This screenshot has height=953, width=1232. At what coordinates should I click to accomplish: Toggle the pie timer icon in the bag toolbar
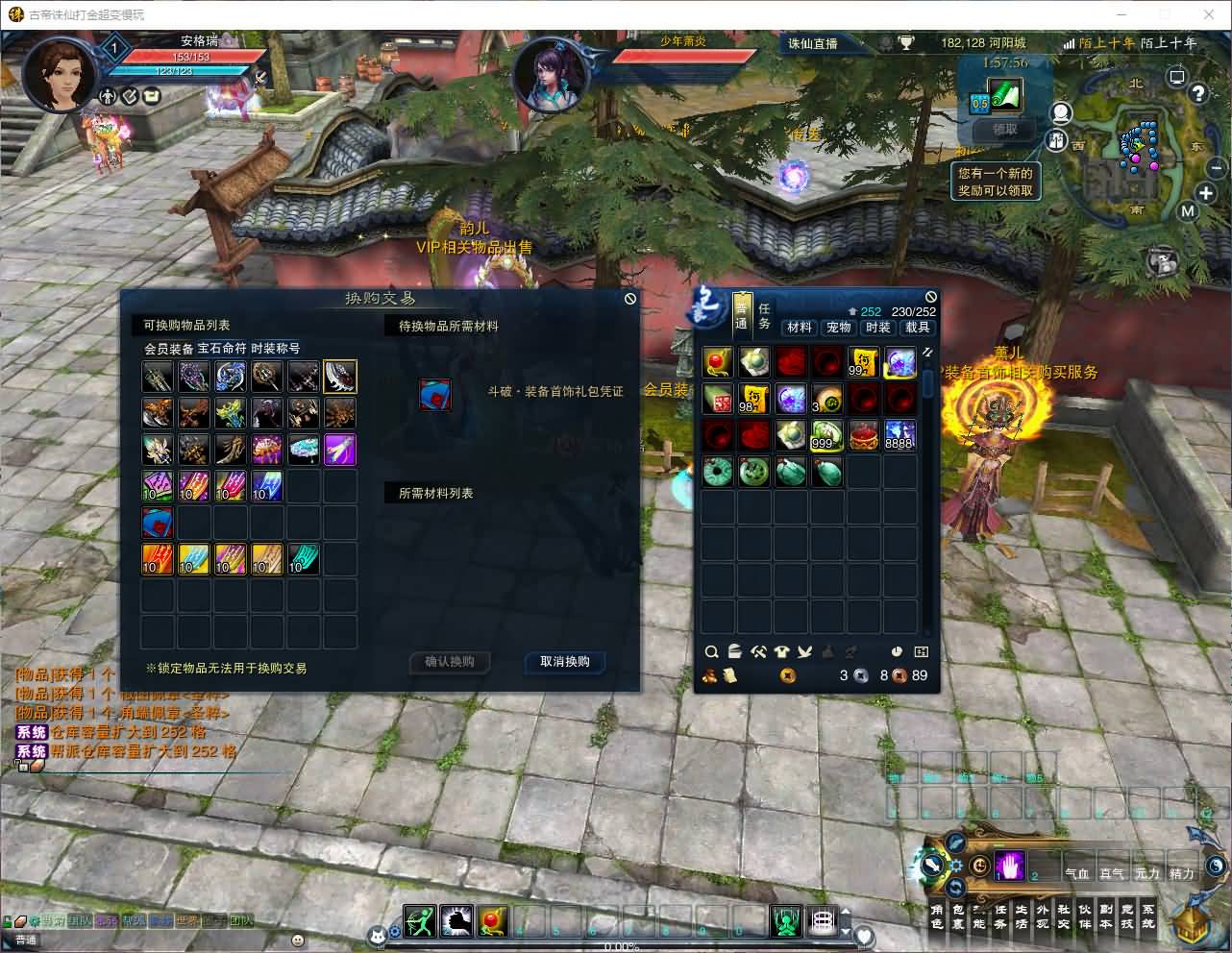(x=898, y=651)
